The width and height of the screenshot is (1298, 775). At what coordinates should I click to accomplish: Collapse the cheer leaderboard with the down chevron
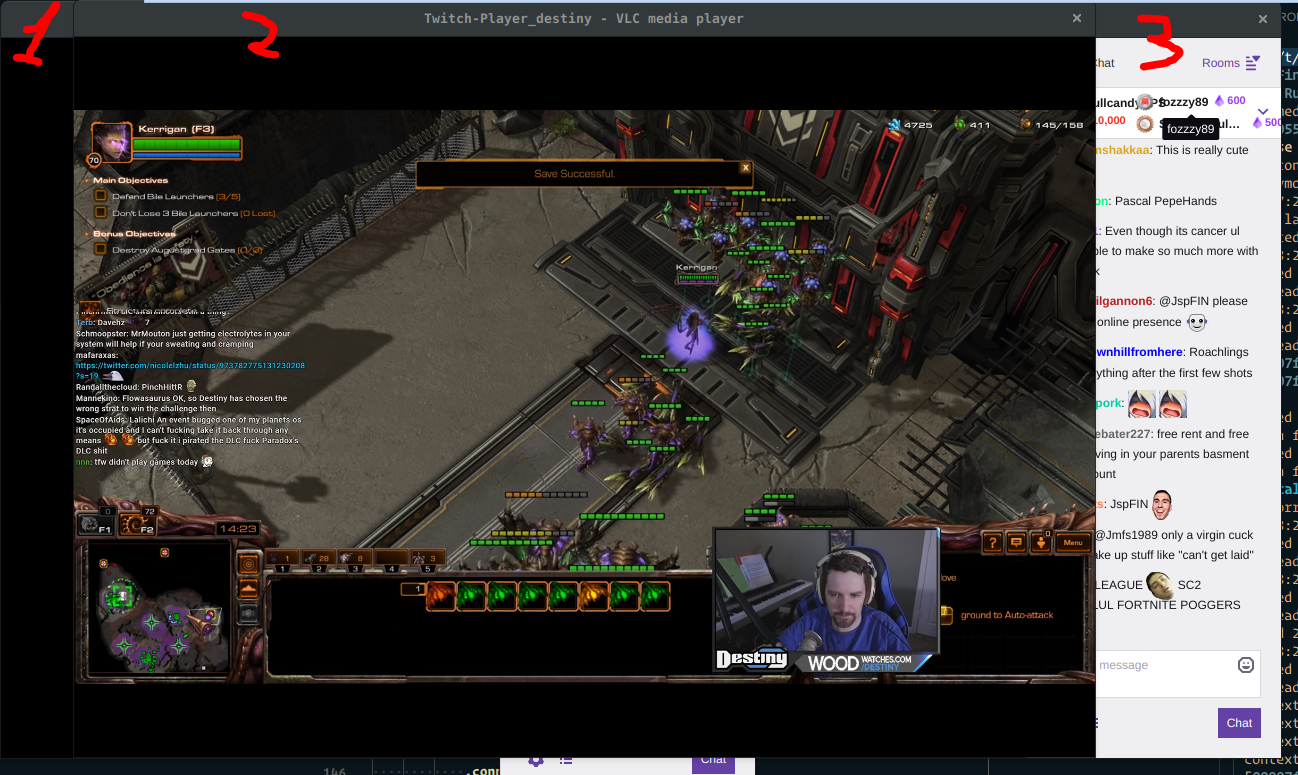click(x=1262, y=112)
